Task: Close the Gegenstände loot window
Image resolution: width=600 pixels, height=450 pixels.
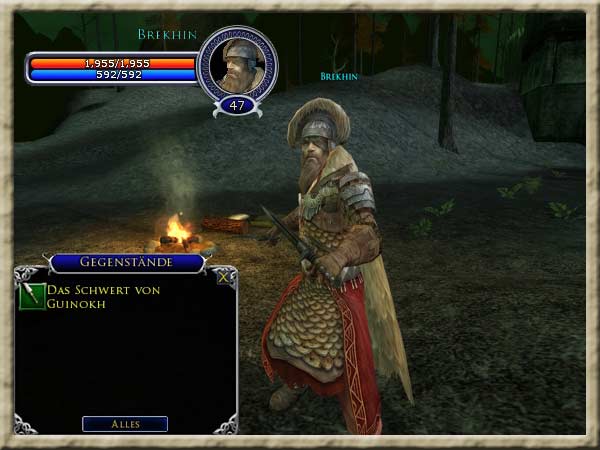Action: 227,278
